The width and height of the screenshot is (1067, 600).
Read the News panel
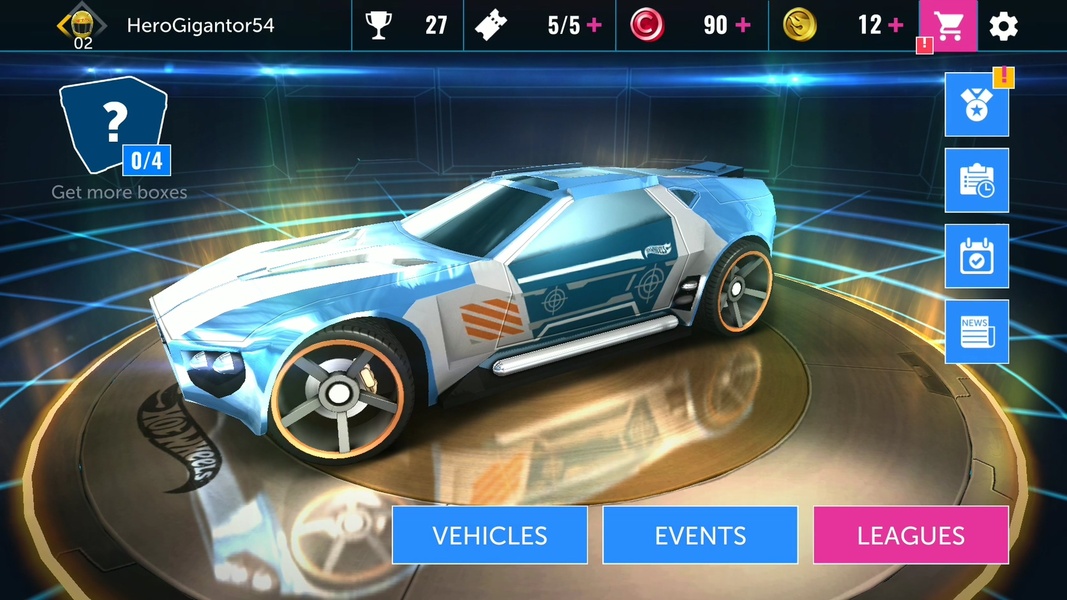click(x=976, y=332)
